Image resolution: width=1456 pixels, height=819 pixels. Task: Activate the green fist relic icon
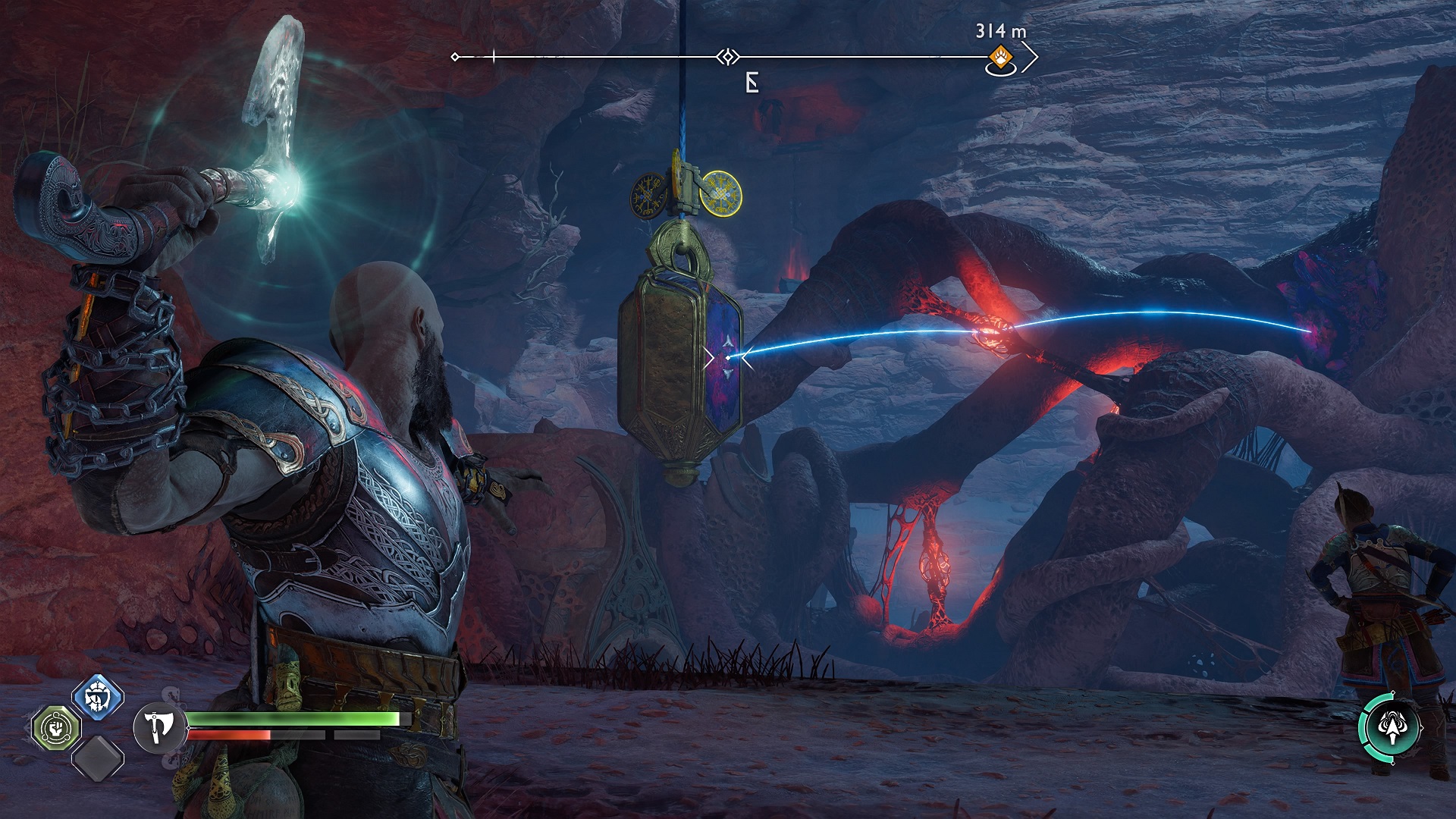56,728
